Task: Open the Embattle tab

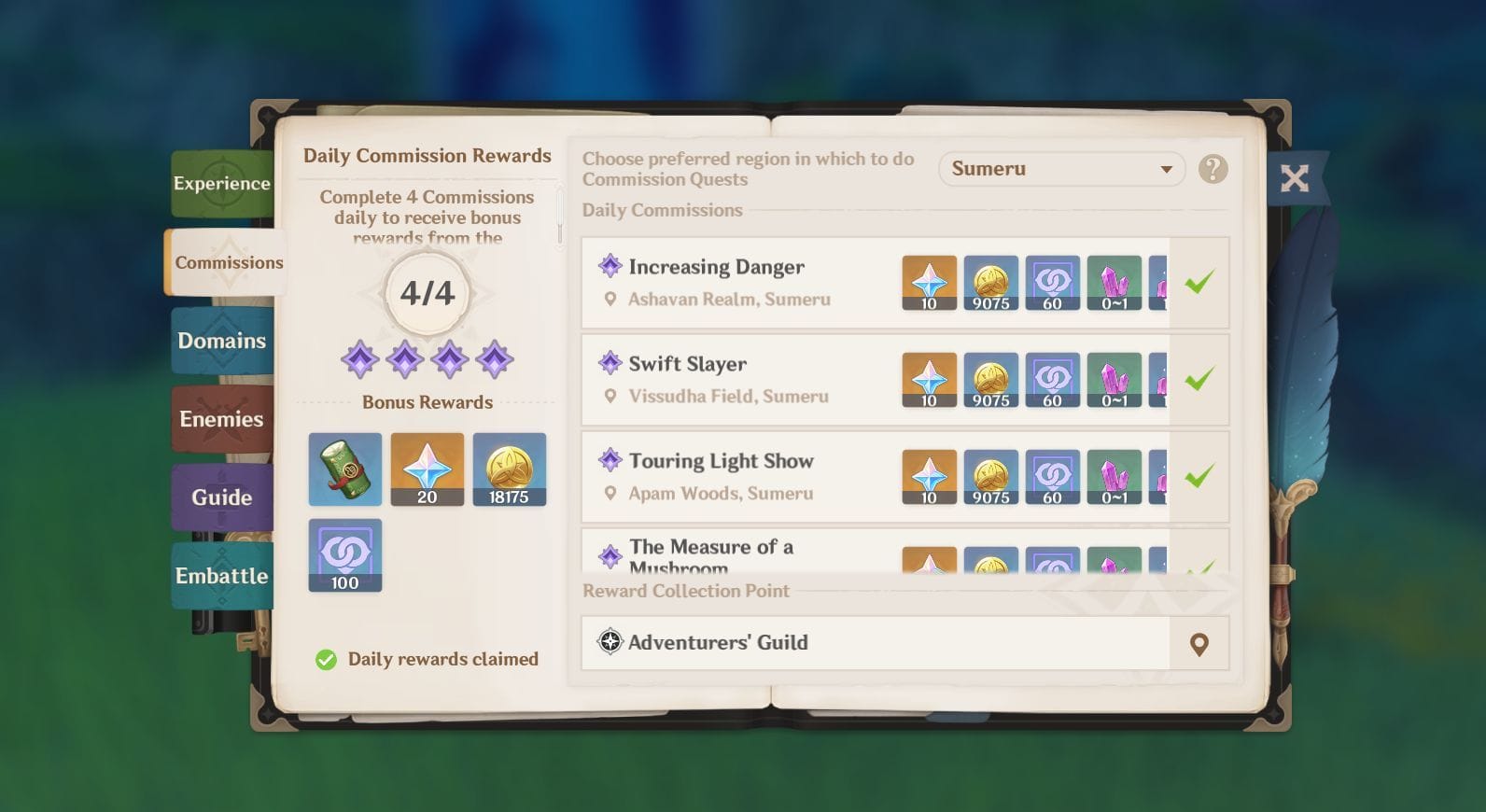Action: click(x=222, y=576)
